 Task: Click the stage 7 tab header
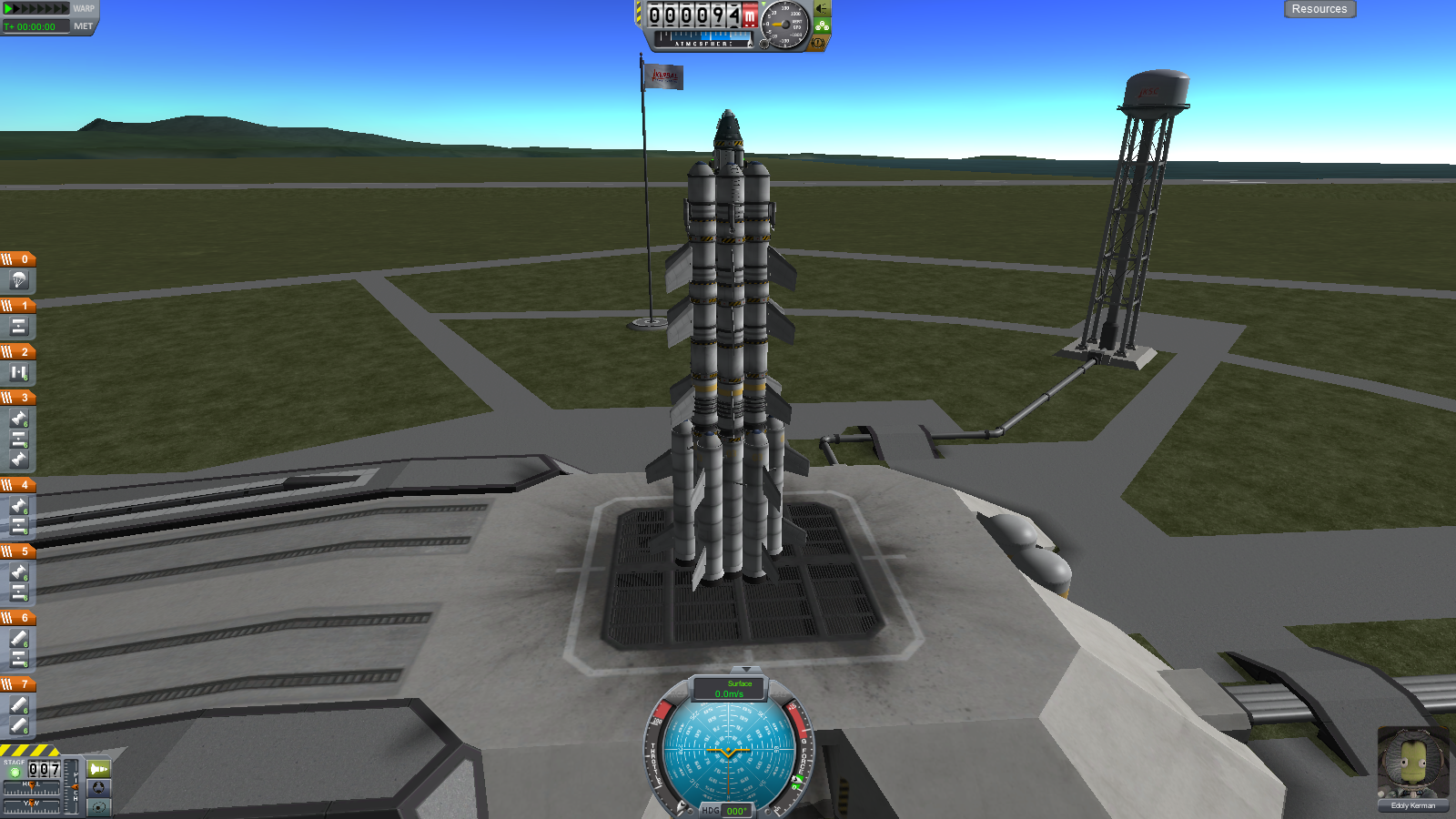click(x=18, y=684)
